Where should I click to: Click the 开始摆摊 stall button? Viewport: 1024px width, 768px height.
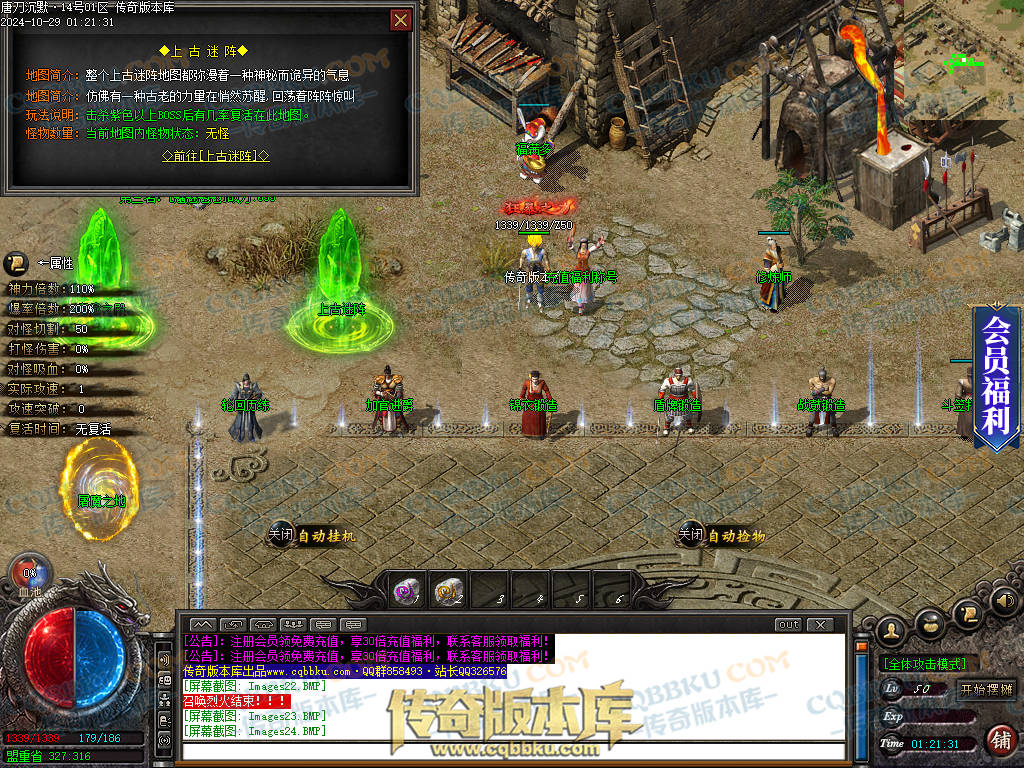pyautogui.click(x=986, y=689)
